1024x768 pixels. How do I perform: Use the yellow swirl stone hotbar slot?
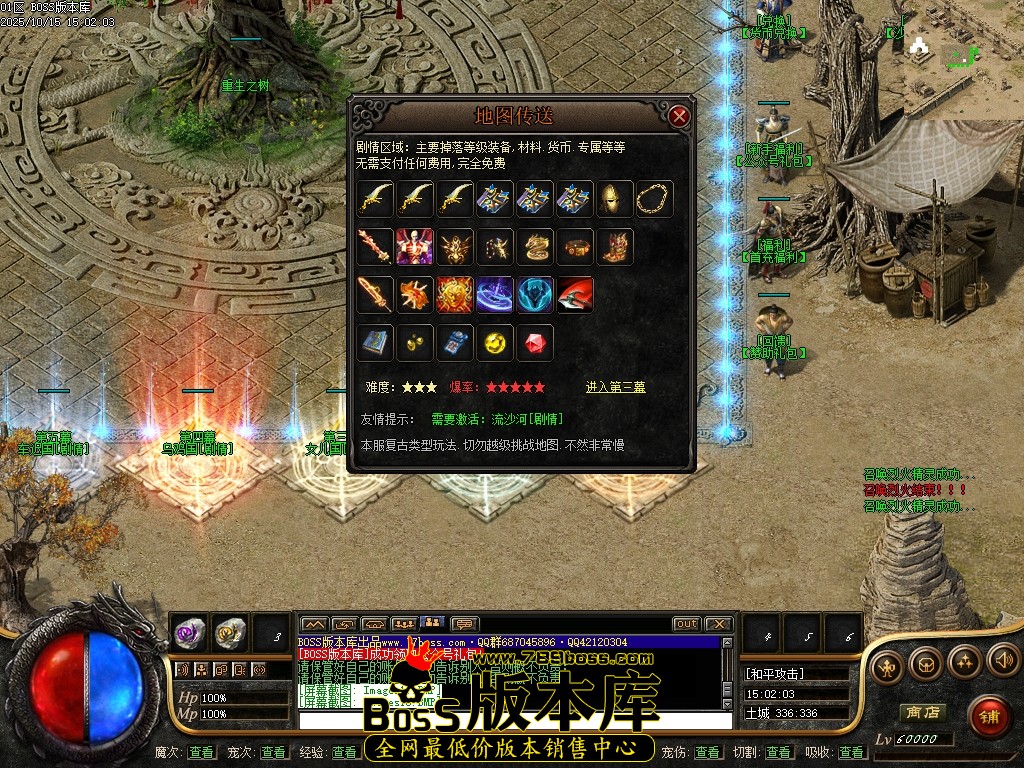[230, 632]
